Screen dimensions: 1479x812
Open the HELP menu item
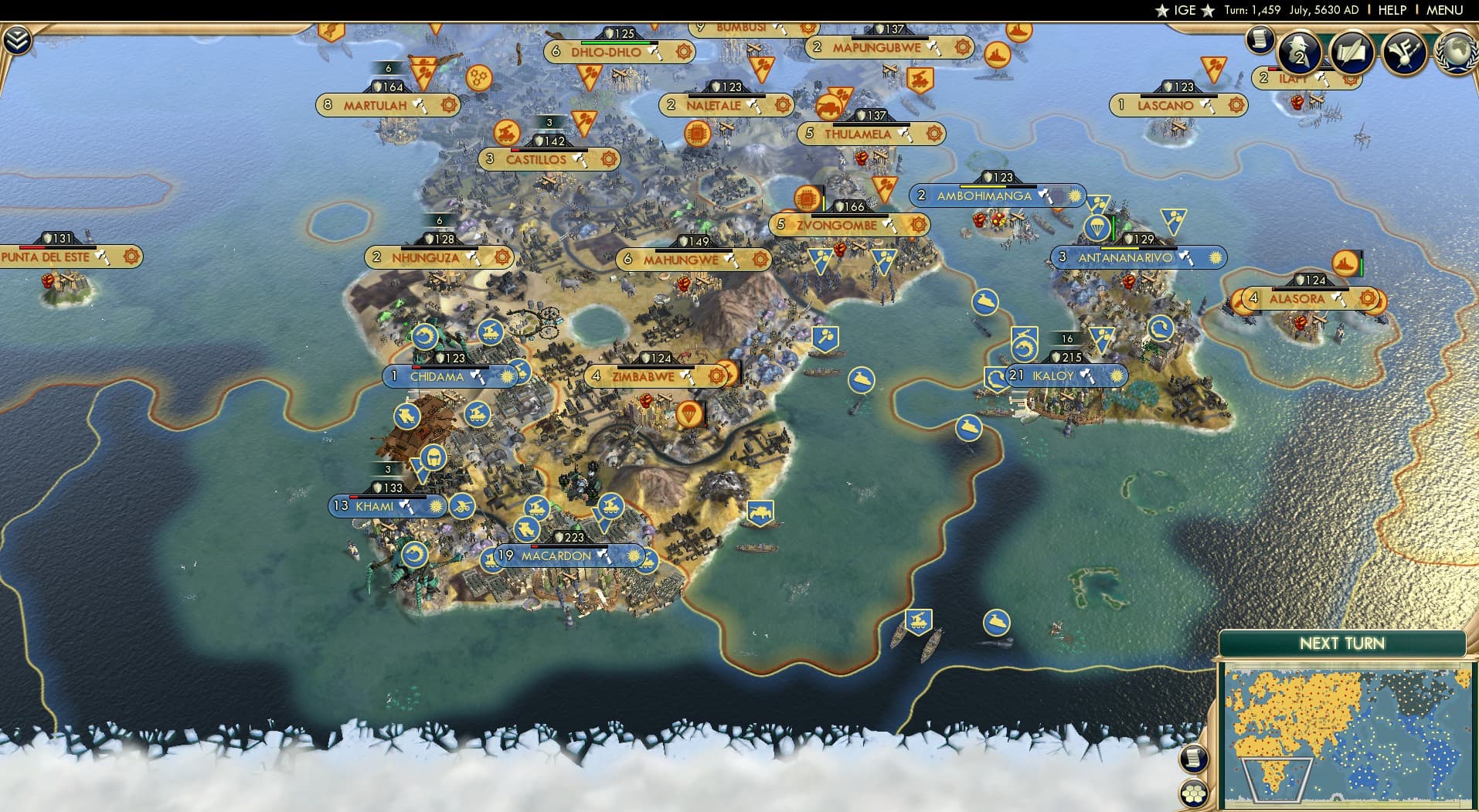(x=1391, y=10)
